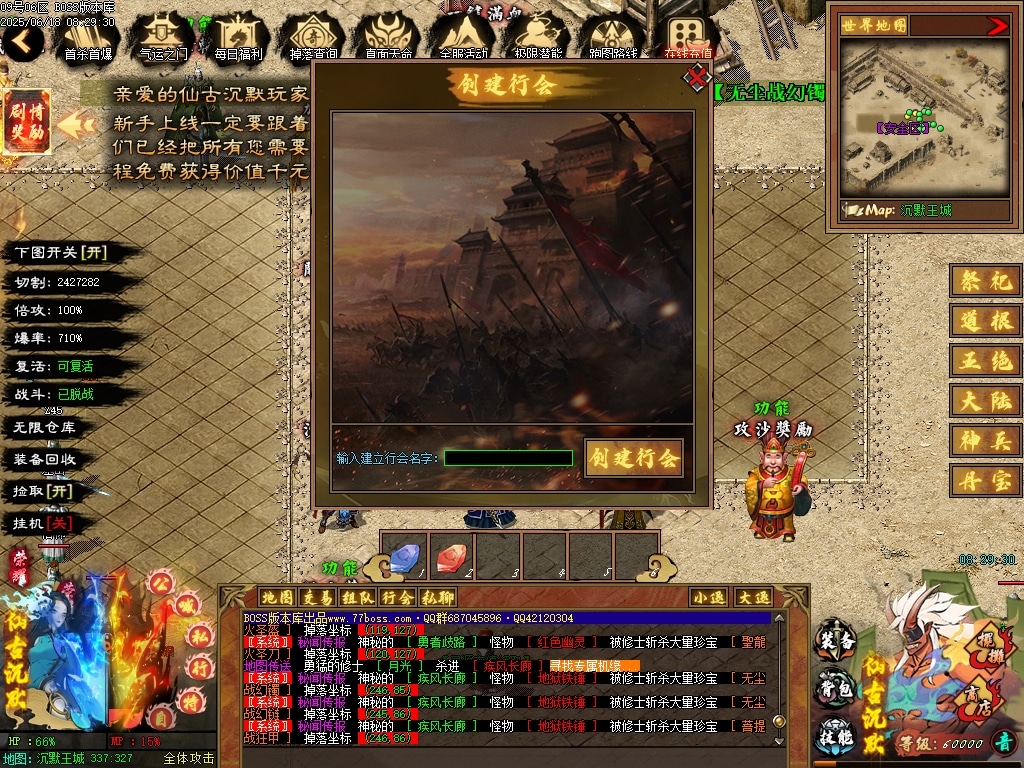
Task: Open 装备回收 equipment recycling
Action: [x=45, y=459]
